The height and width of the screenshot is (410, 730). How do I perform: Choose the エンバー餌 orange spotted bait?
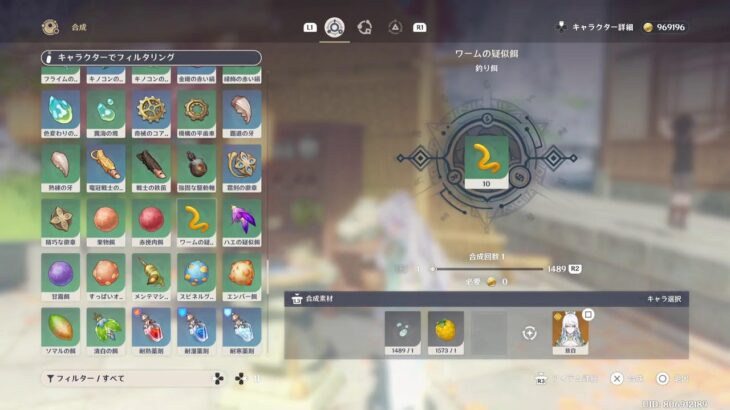pos(242,273)
